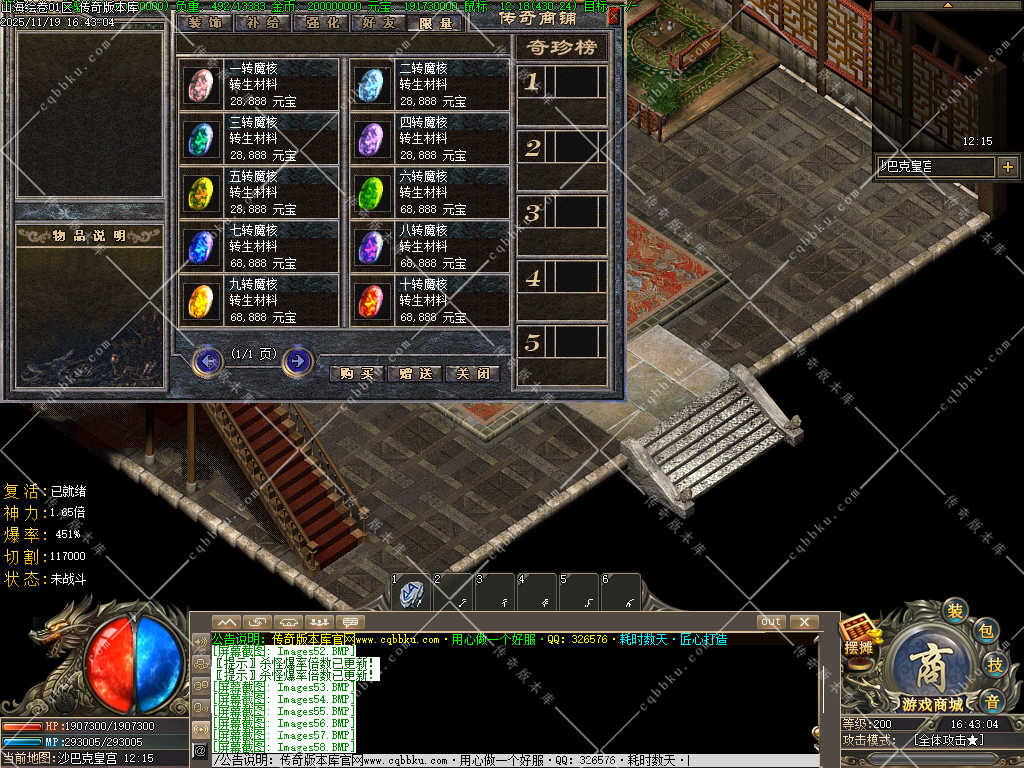This screenshot has width=1024, height=768.
Task: Open the 补给 shop tab
Action: [263, 23]
